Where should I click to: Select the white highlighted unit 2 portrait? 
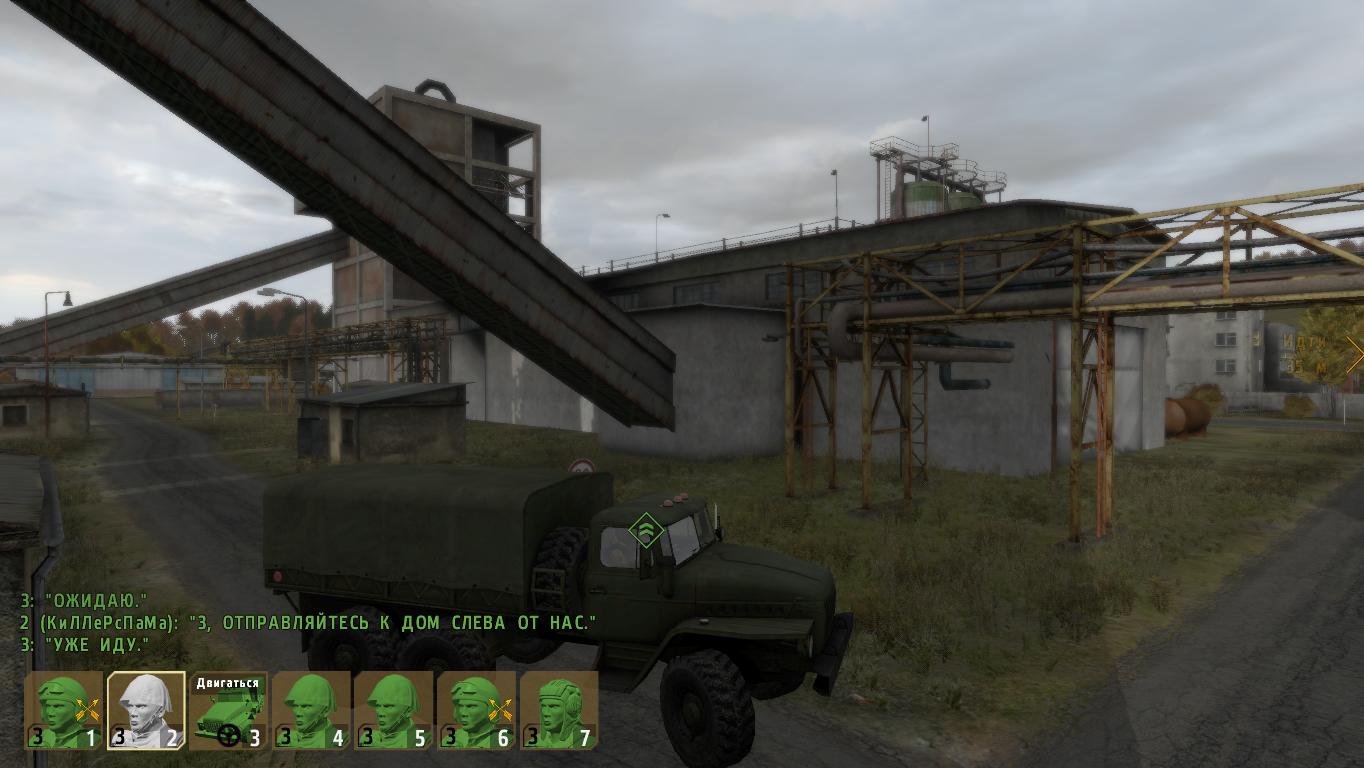[x=147, y=711]
